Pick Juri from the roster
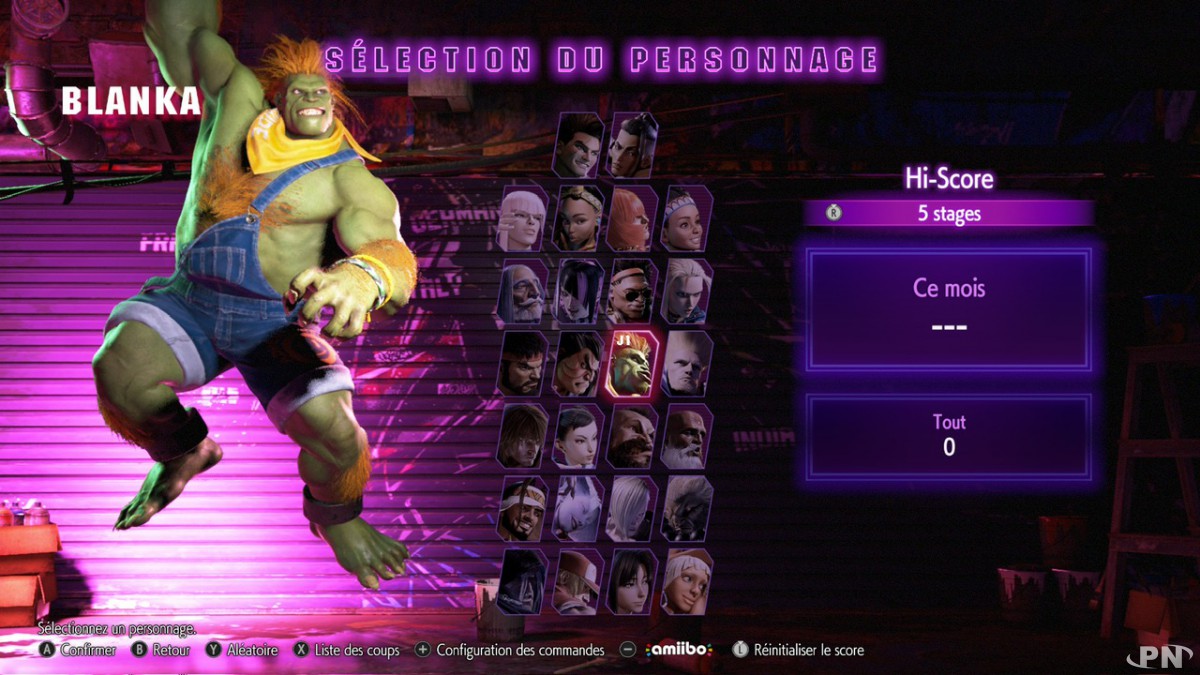 coord(579,292)
